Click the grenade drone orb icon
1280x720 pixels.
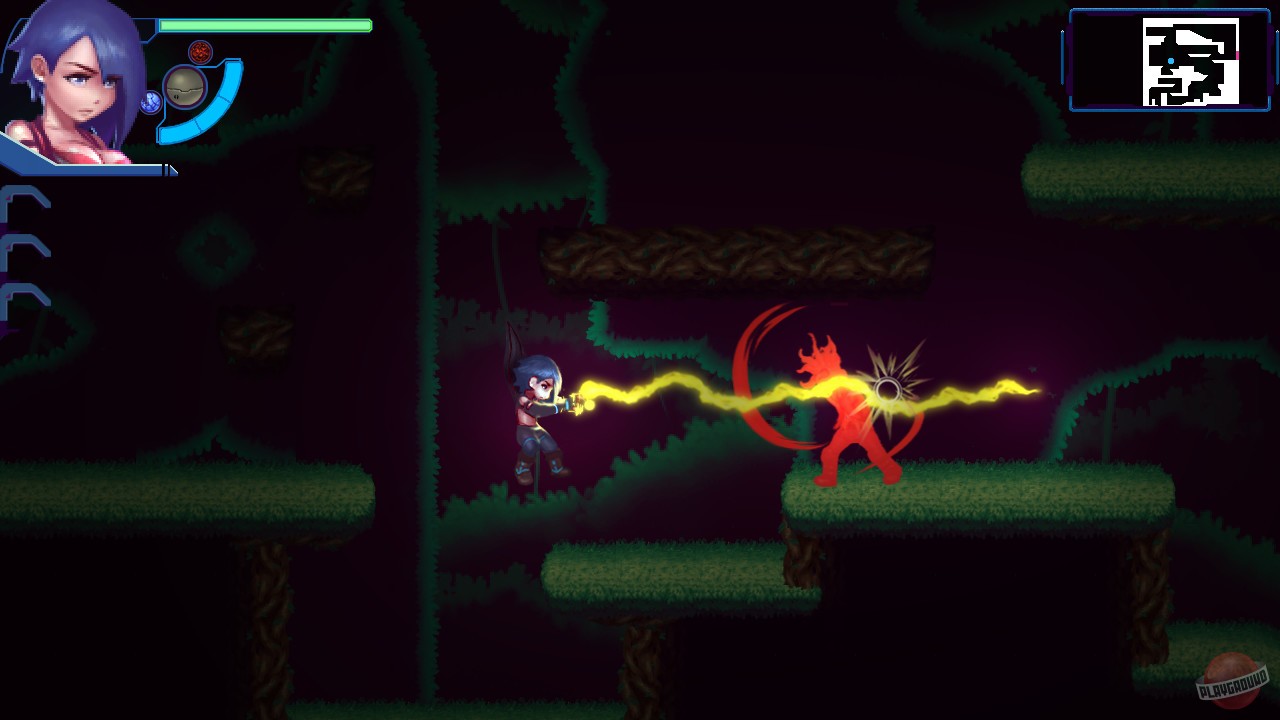click(x=184, y=88)
